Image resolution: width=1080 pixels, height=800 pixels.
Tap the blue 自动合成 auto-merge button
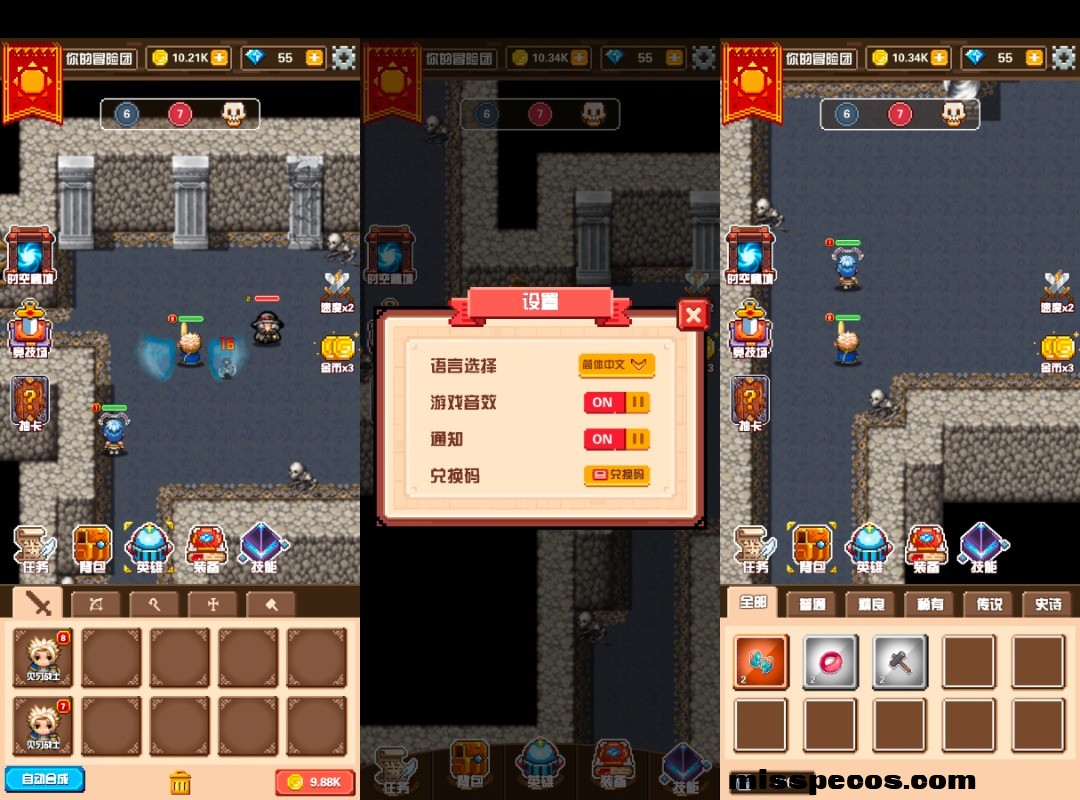tap(44, 779)
